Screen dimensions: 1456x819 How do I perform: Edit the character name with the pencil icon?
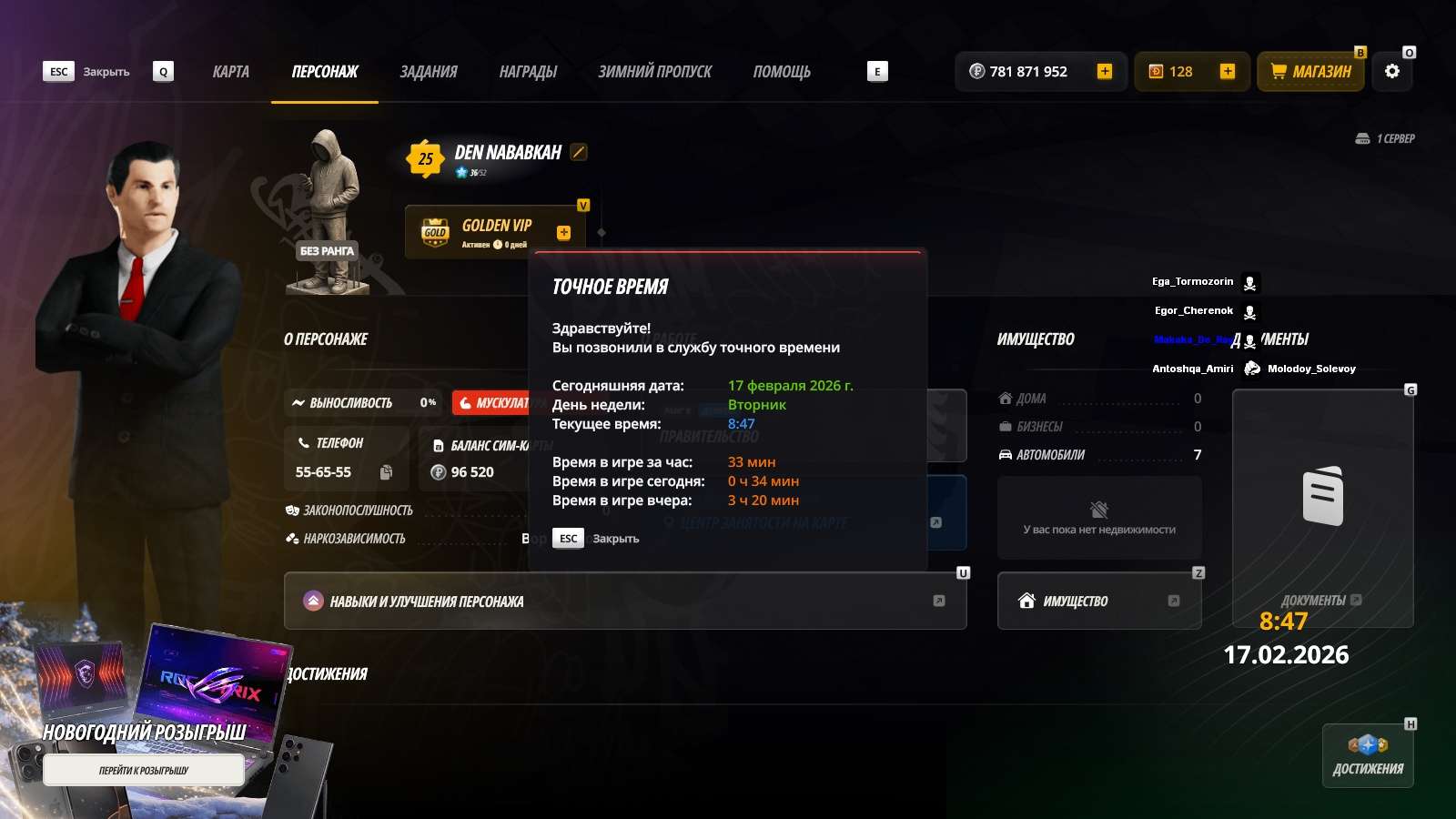[579, 152]
